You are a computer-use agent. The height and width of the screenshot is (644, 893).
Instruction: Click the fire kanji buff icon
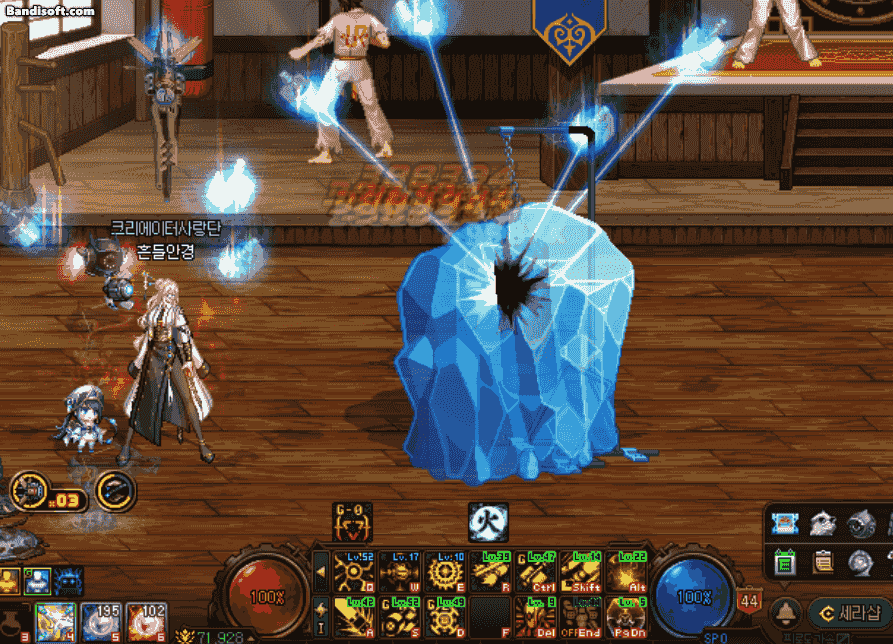(x=488, y=522)
